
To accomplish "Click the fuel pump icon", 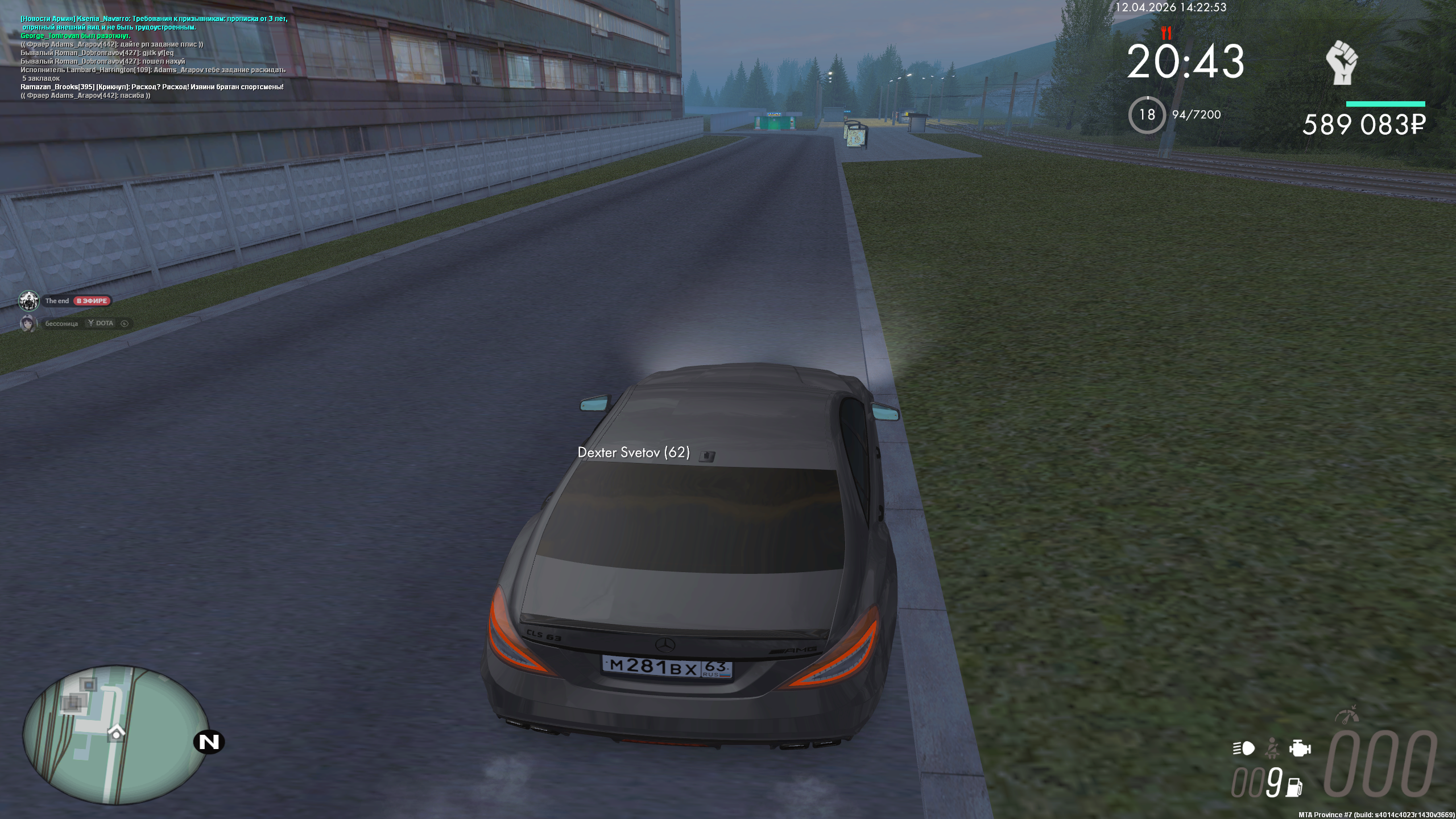I will click(x=1294, y=787).
